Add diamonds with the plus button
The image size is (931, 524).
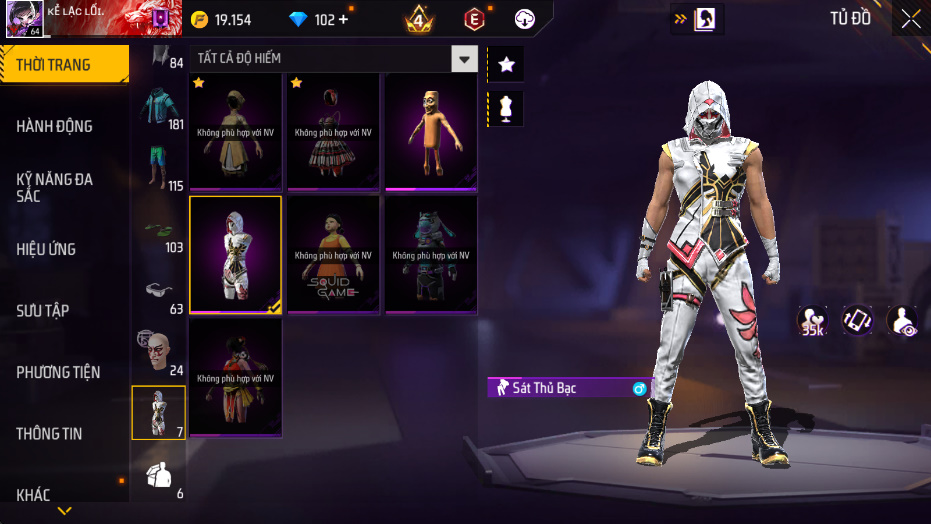(x=344, y=20)
